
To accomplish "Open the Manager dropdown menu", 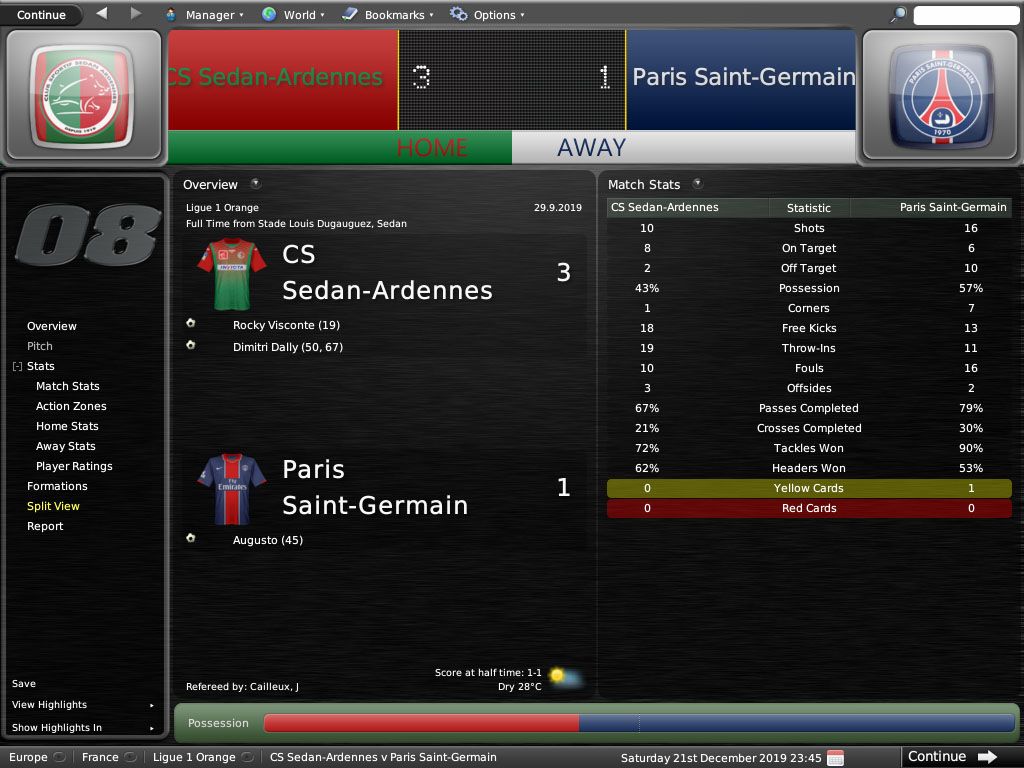I will coord(209,15).
